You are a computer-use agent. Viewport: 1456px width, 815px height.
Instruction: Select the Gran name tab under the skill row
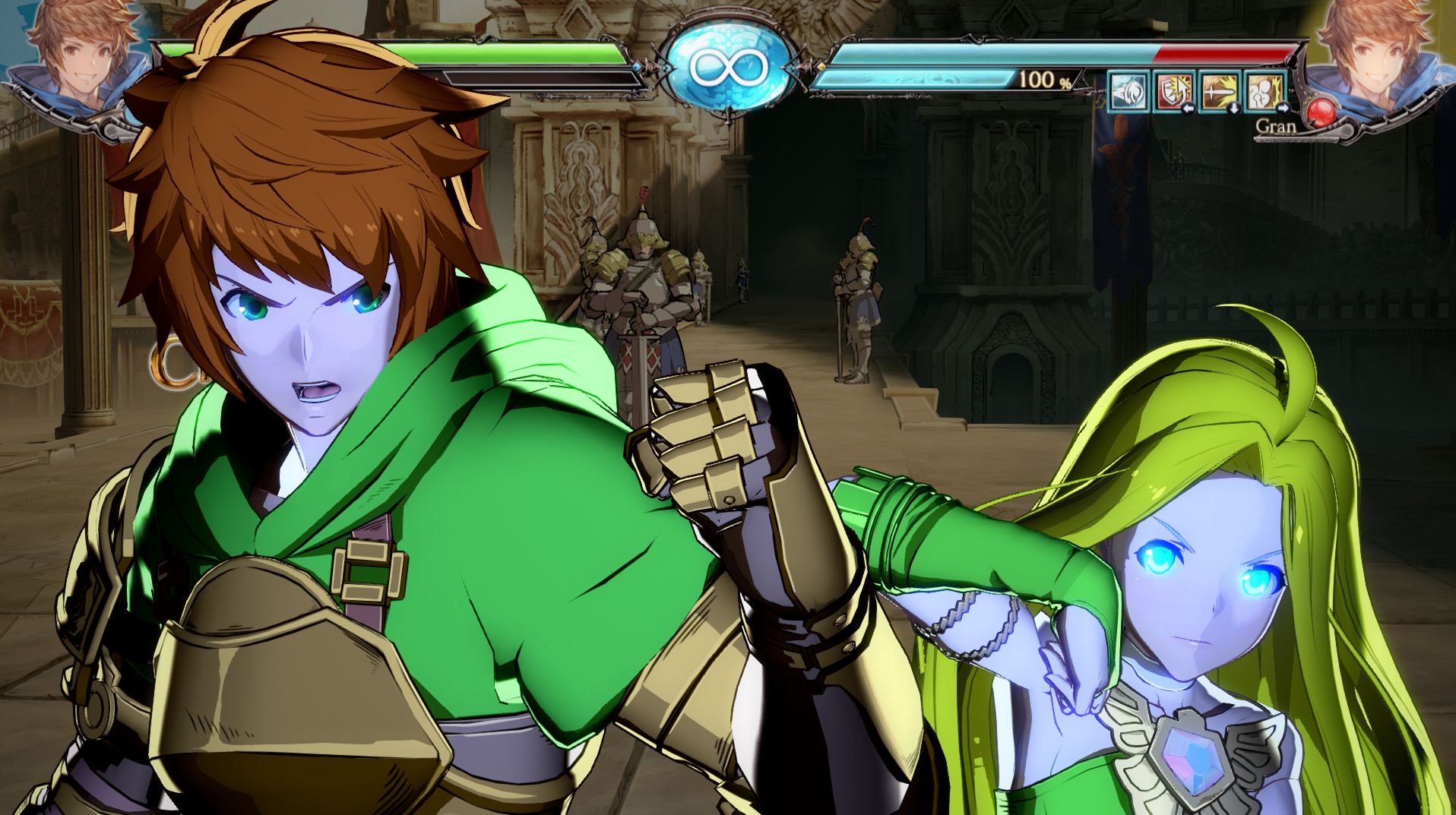tap(1277, 128)
